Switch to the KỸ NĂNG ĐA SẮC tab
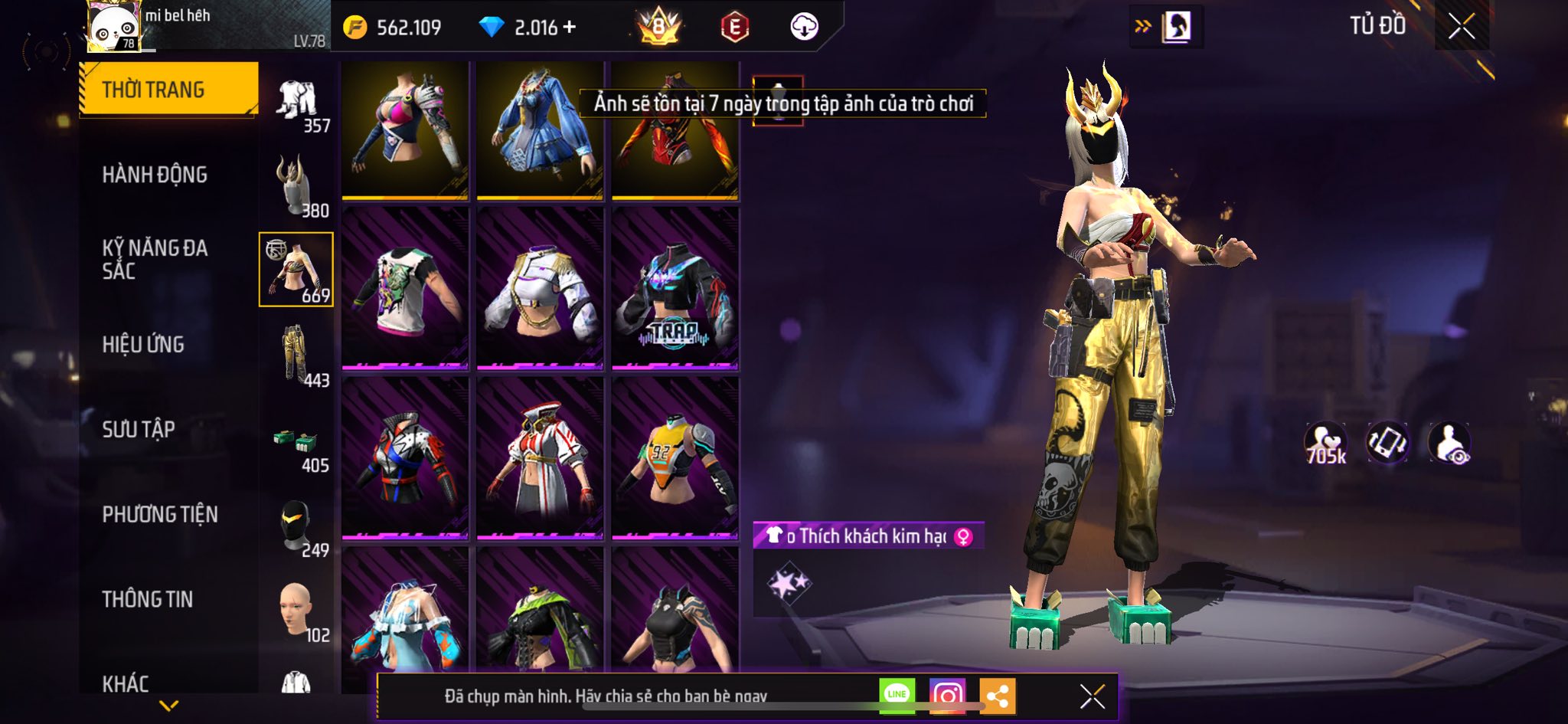1568x724 pixels. [155, 259]
